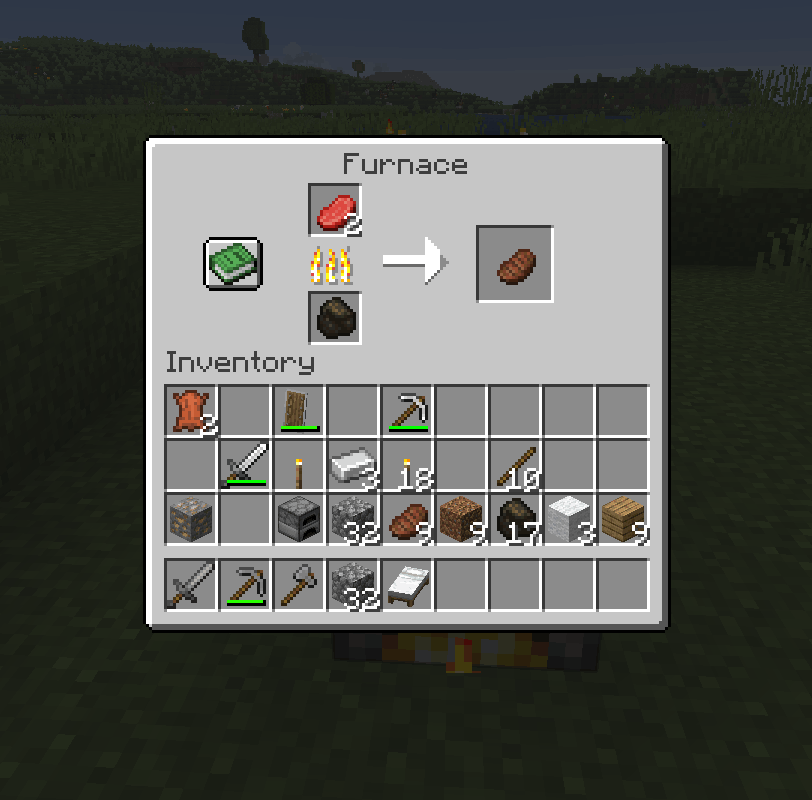Viewport: 812px width, 800px height.
Task: Select the white bed in the hotbar
Action: tap(407, 585)
